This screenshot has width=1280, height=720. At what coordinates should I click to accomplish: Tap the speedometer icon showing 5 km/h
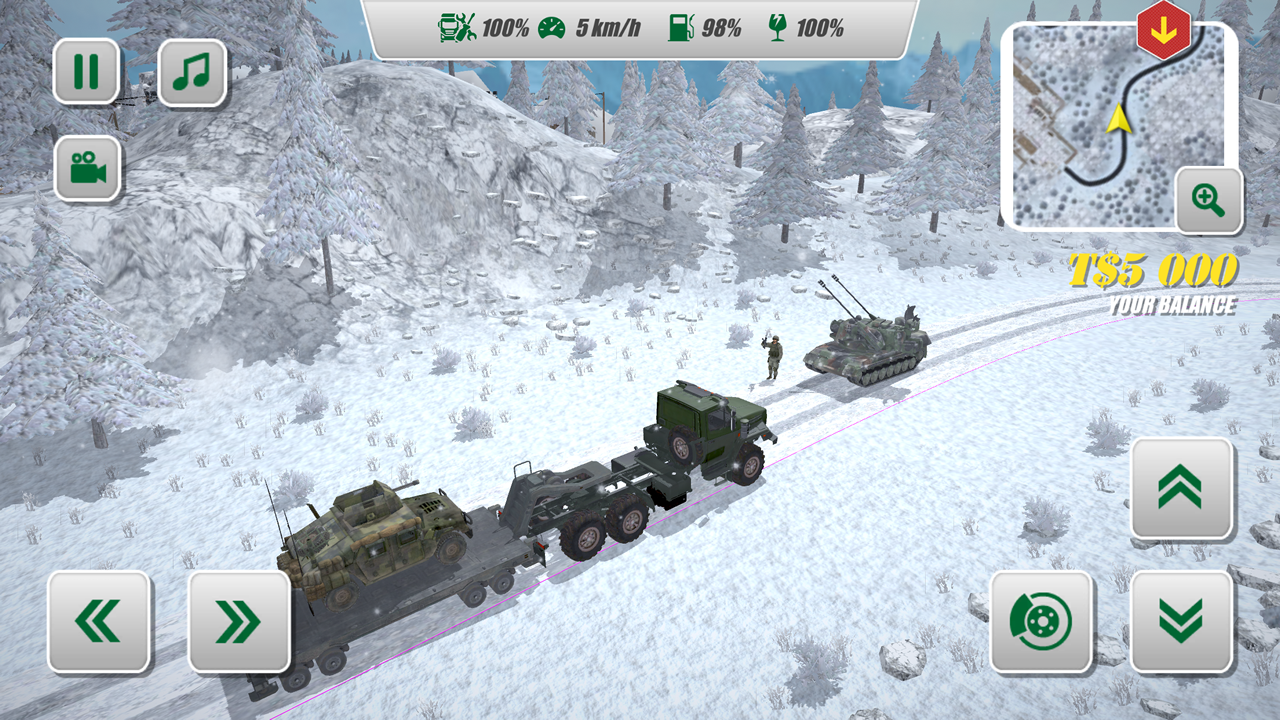pos(553,28)
